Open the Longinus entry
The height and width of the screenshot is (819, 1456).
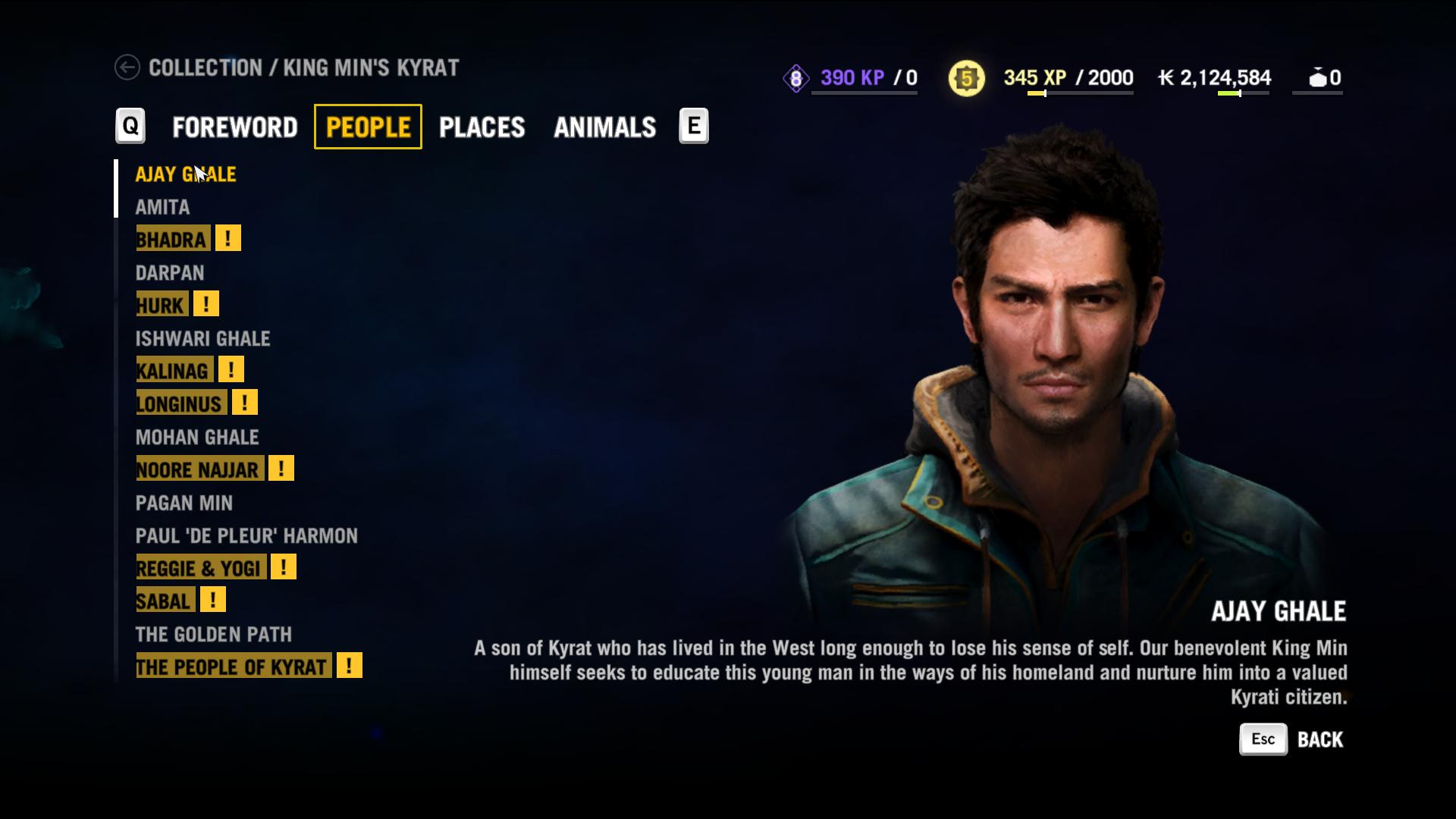coord(180,404)
